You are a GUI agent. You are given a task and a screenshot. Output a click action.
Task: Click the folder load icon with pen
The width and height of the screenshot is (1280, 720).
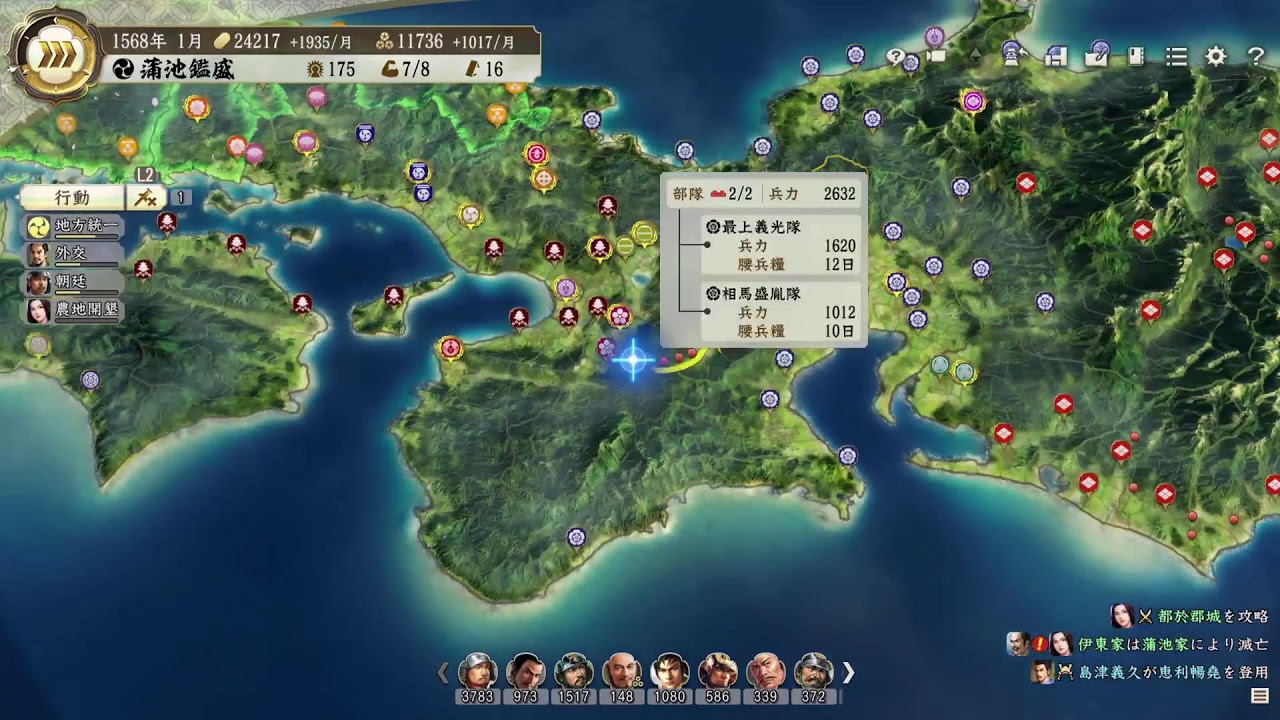[1097, 55]
